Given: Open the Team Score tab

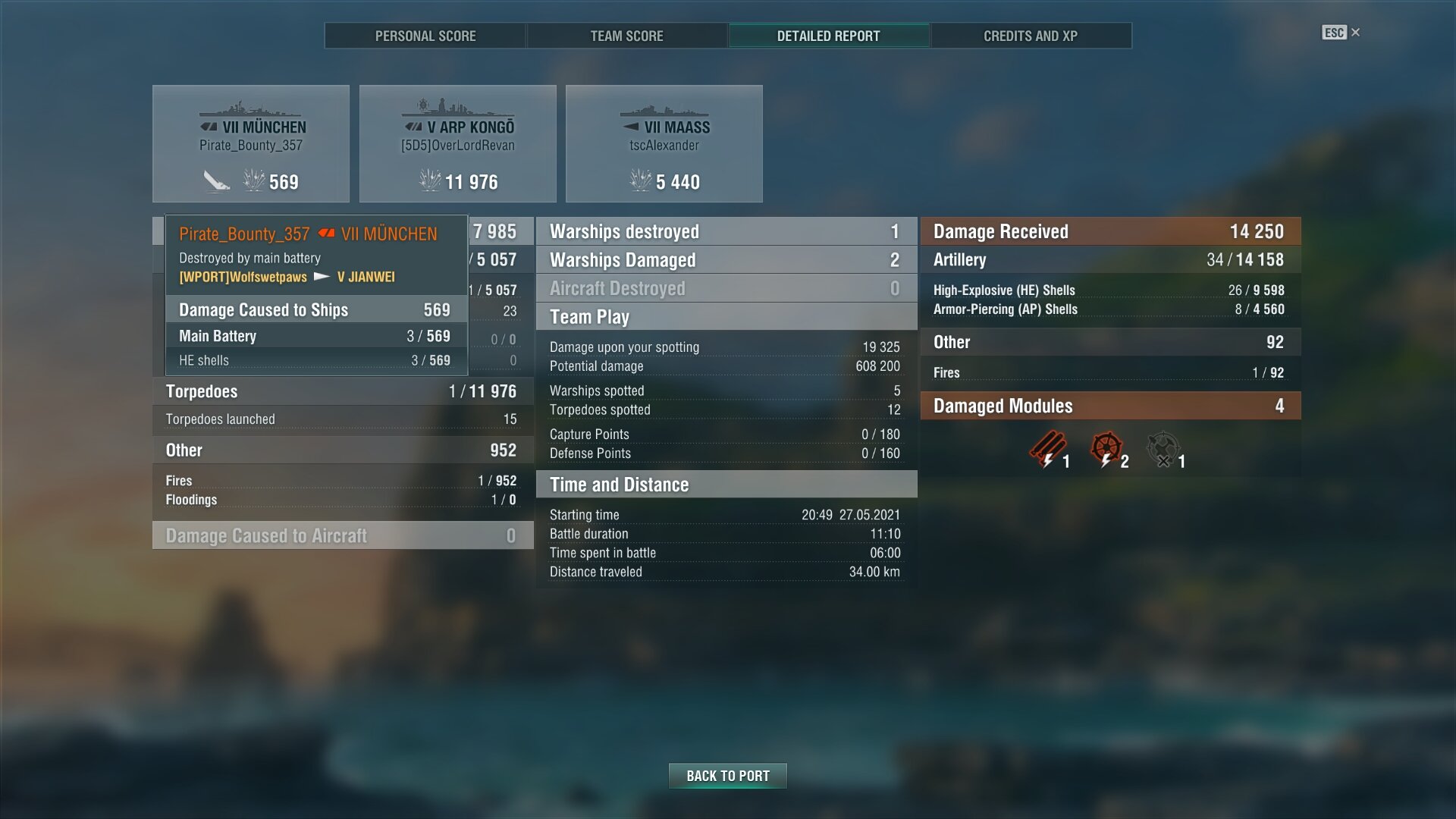Looking at the screenshot, I should coord(626,36).
